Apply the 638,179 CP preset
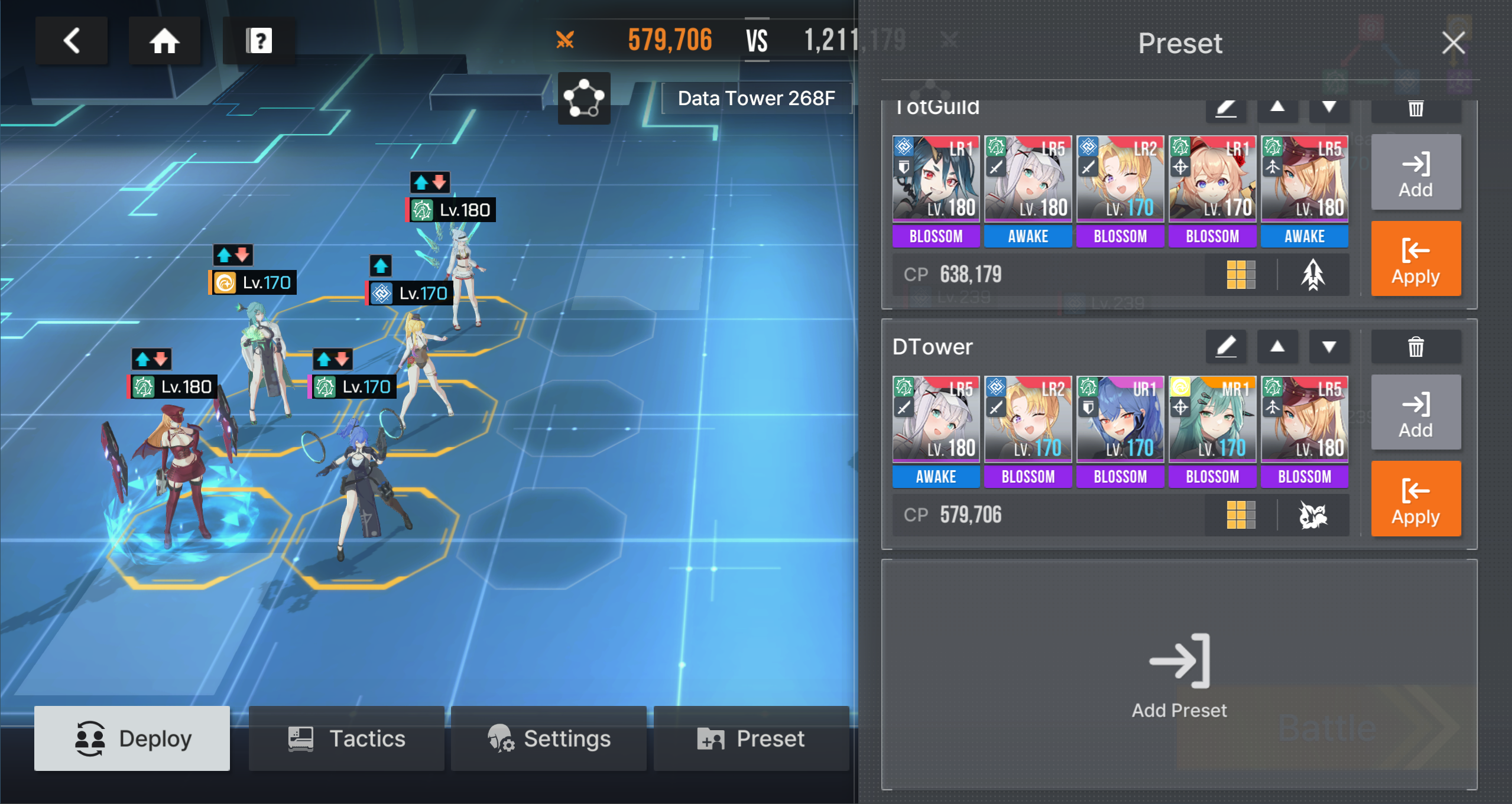Image resolution: width=1512 pixels, height=804 pixels. [x=1416, y=258]
